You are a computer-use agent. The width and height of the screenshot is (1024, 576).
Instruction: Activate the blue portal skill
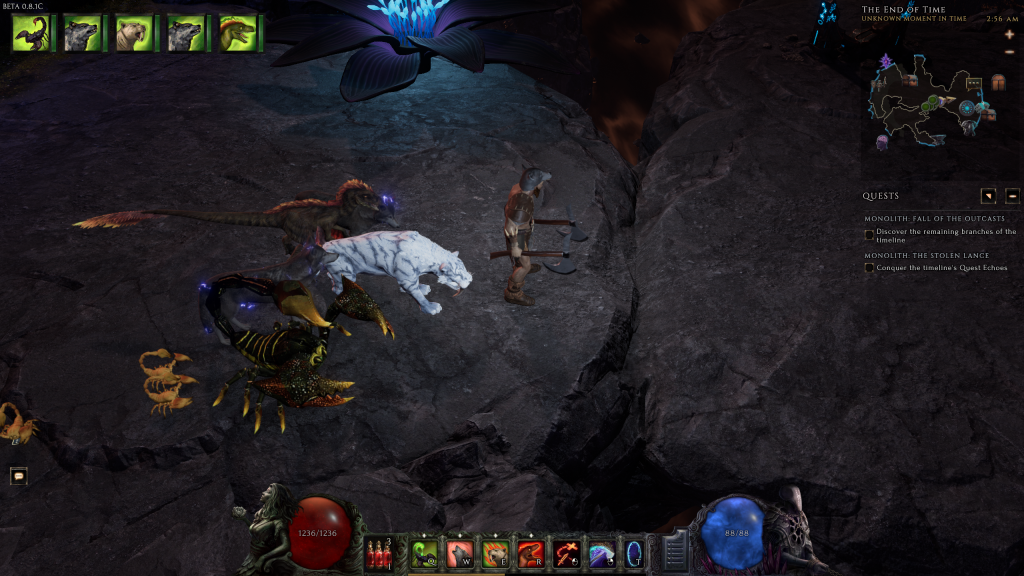tap(634, 553)
